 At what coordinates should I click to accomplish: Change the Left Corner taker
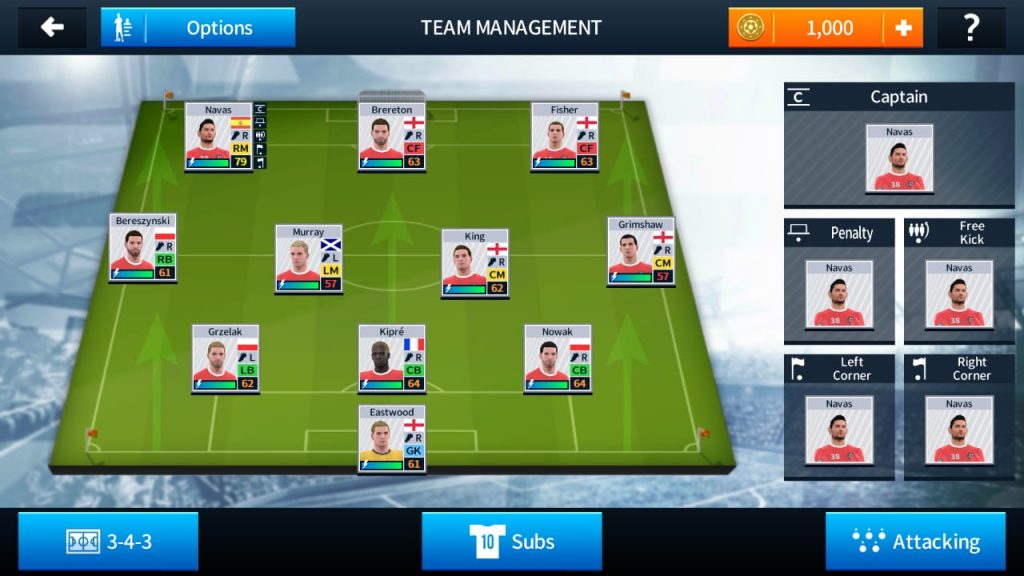(839, 429)
